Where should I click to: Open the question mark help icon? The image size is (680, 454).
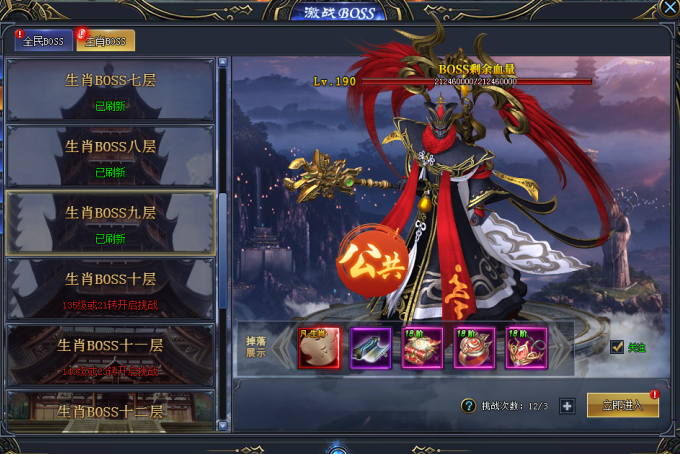click(467, 406)
